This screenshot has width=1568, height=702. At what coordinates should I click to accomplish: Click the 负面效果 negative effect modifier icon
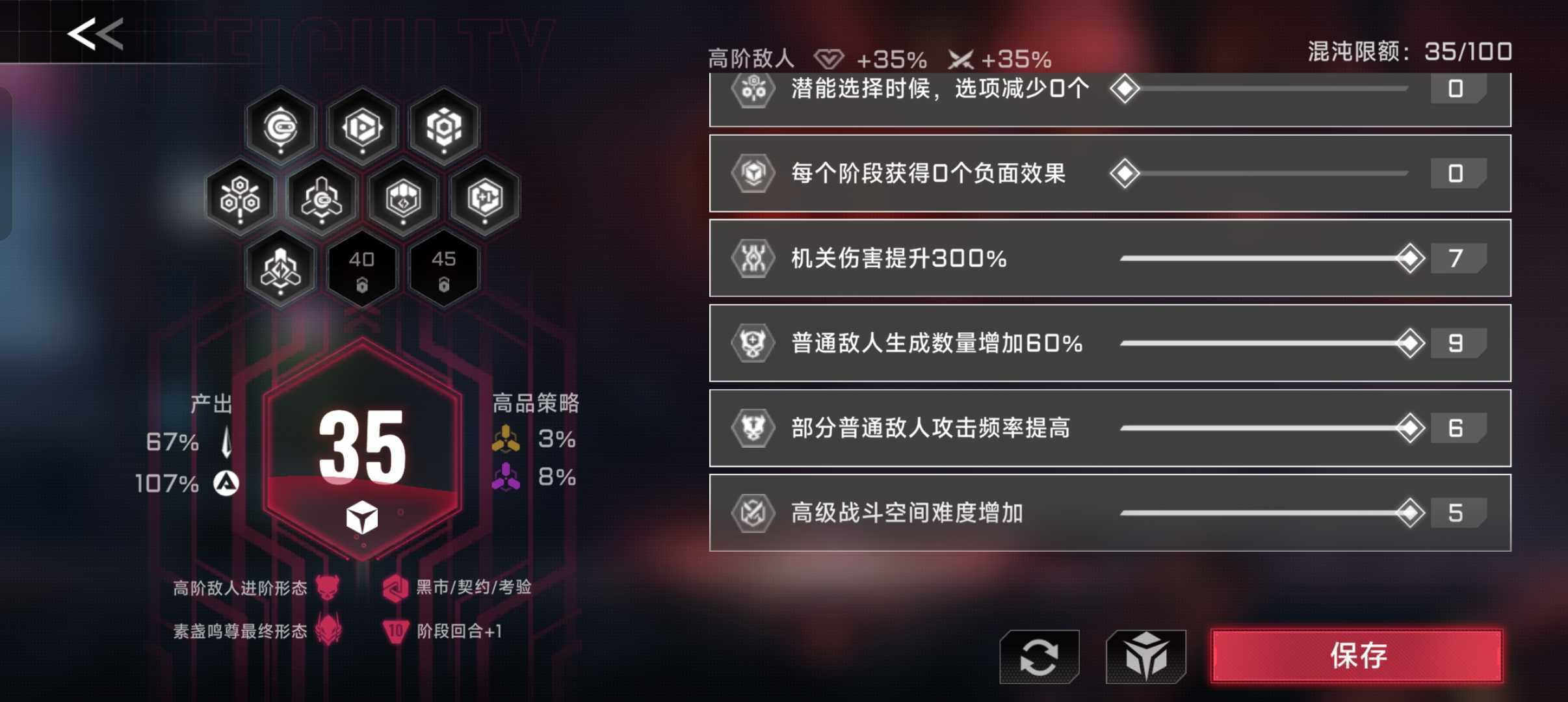(752, 172)
